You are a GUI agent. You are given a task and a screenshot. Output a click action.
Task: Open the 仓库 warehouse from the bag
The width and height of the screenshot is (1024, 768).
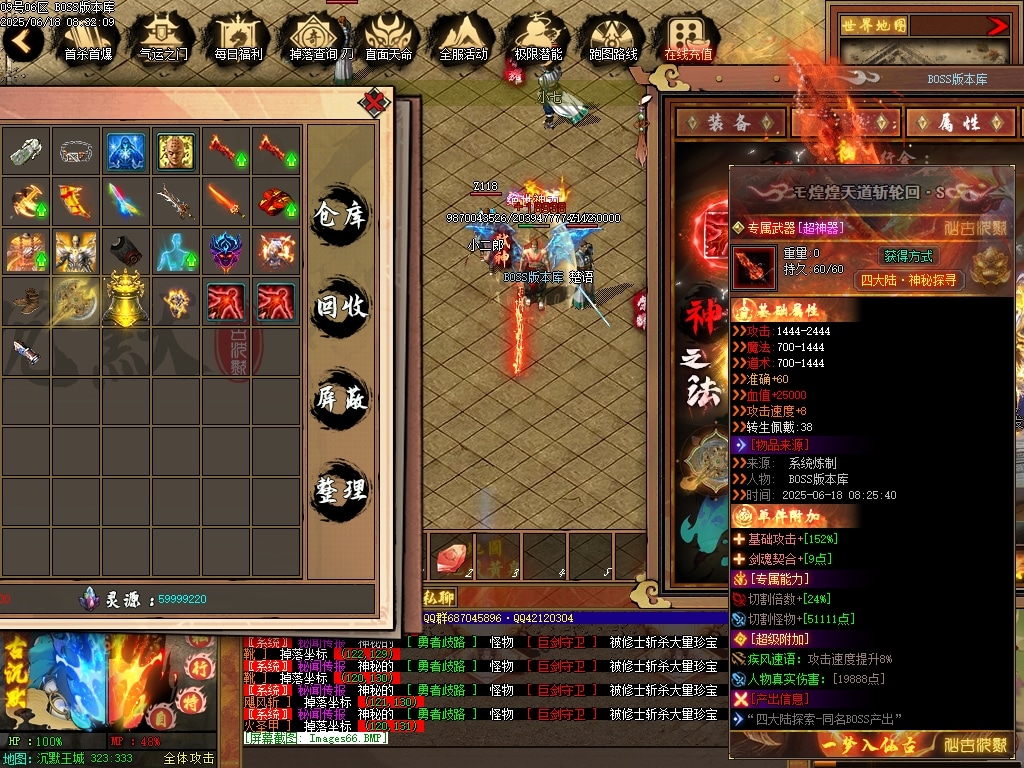pyautogui.click(x=341, y=214)
